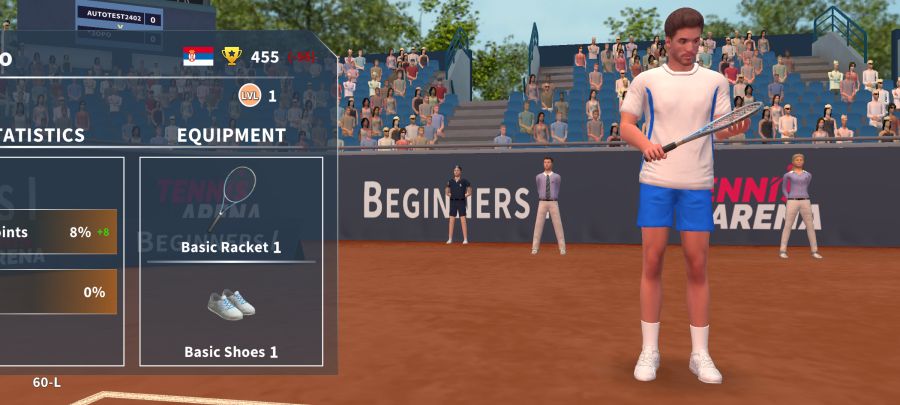Select the Basic Racket 1 equipment slot
The image size is (900, 405).
pyautogui.click(x=231, y=209)
